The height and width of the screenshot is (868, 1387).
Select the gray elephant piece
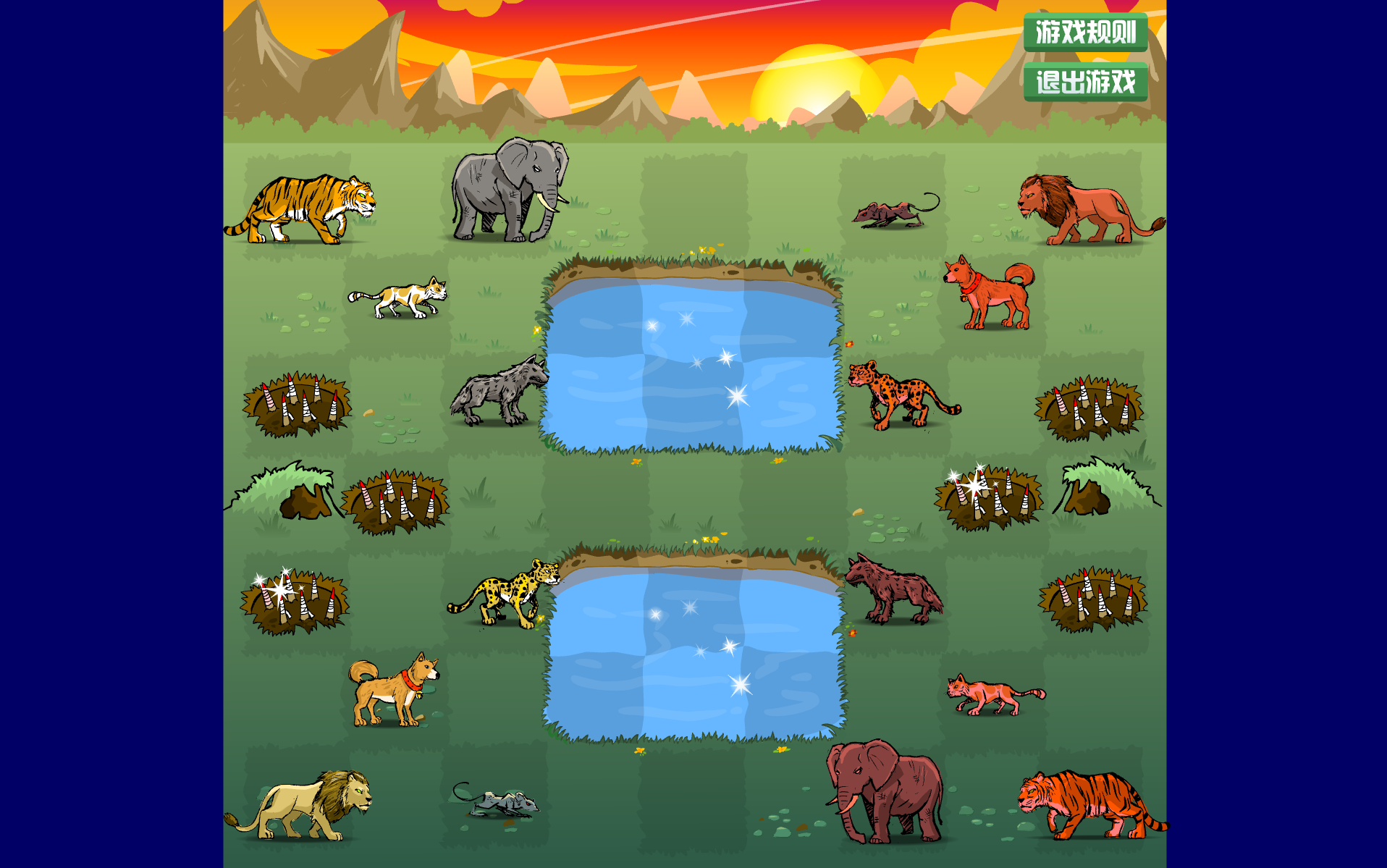[x=508, y=192]
